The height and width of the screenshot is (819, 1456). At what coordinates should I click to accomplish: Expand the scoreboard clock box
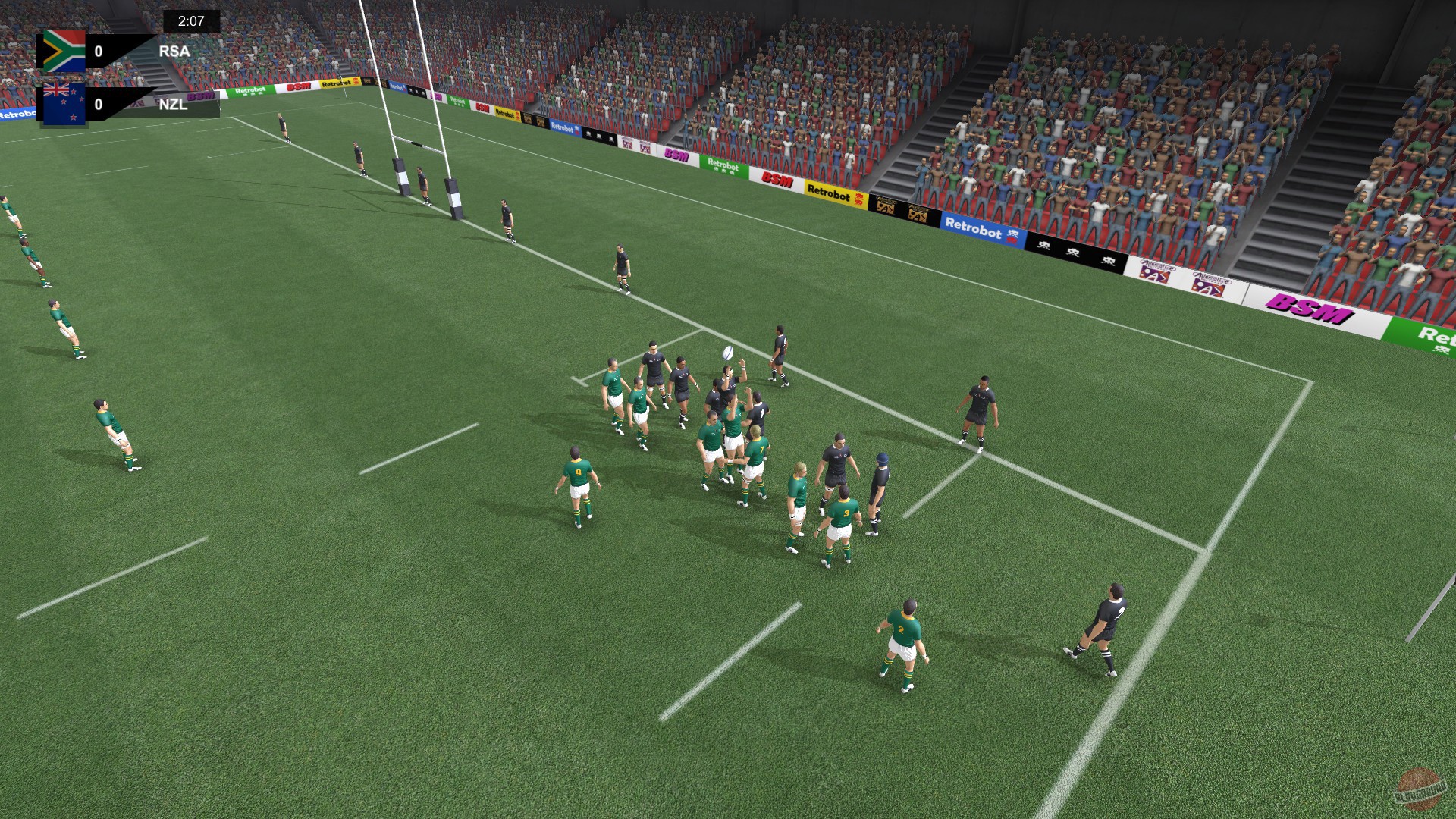click(x=191, y=20)
